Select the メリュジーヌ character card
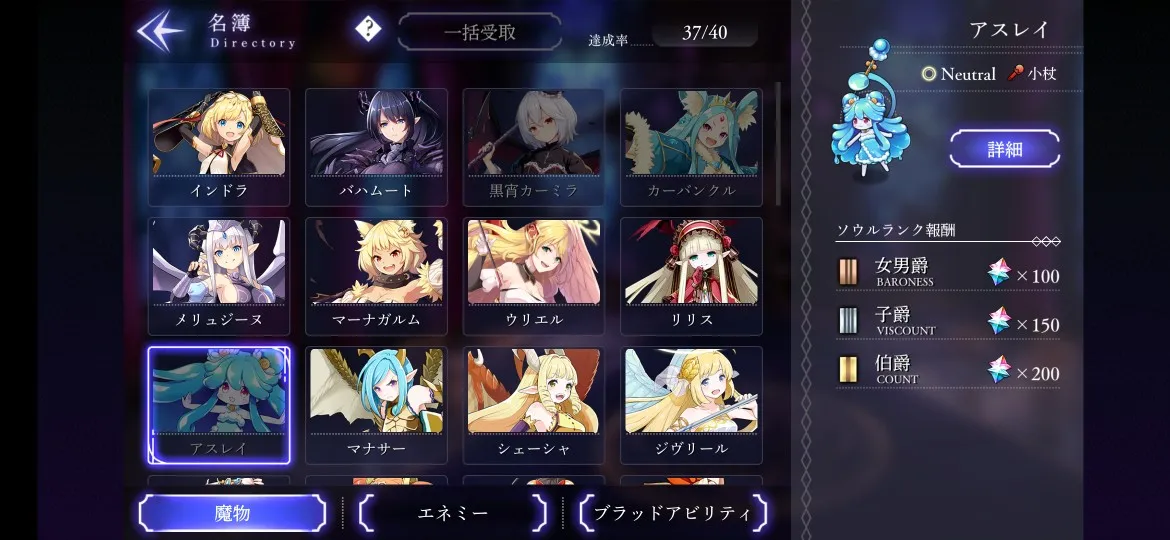Image resolution: width=1170 pixels, height=540 pixels. point(219,275)
